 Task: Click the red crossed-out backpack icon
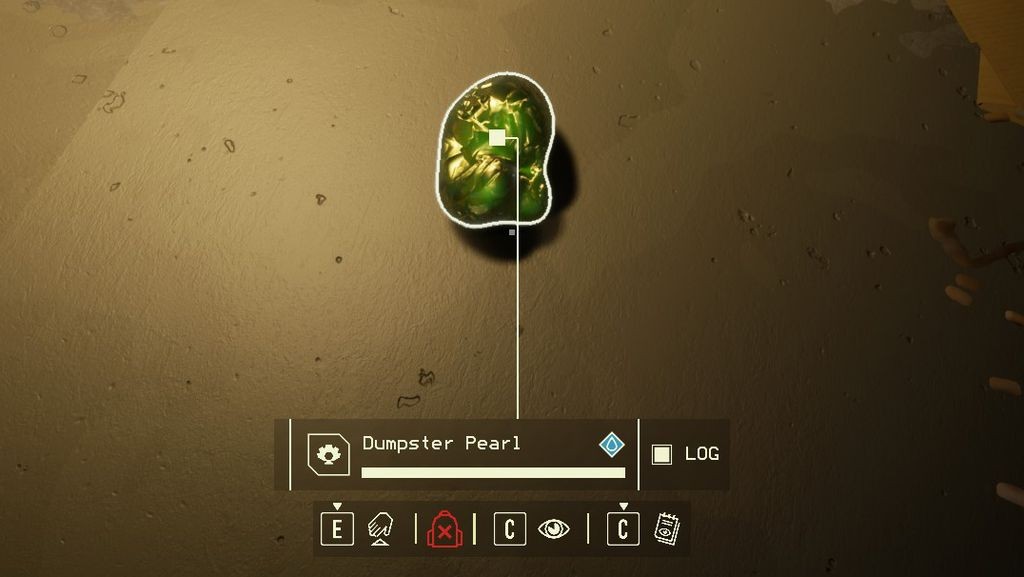[444, 528]
